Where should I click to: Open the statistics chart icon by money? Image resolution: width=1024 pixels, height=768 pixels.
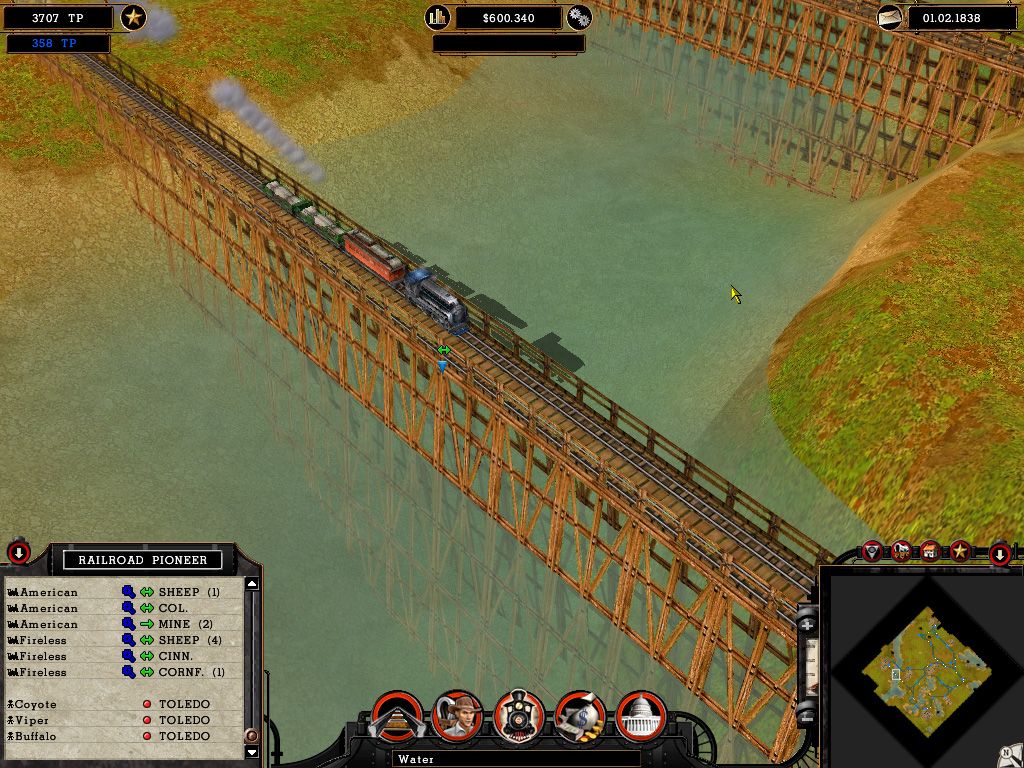pyautogui.click(x=437, y=17)
